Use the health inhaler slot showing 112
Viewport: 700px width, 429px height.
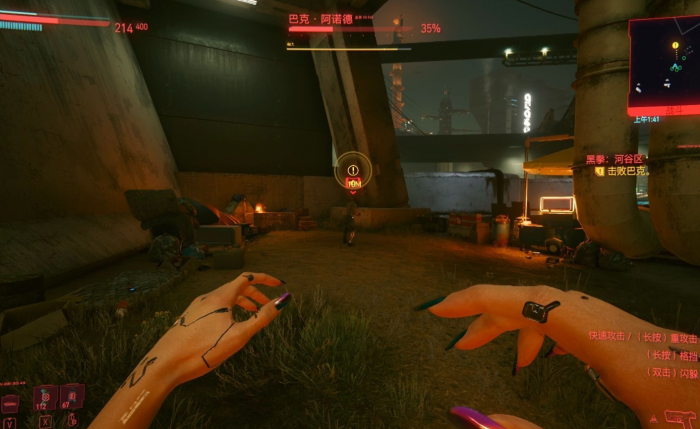click(x=44, y=399)
